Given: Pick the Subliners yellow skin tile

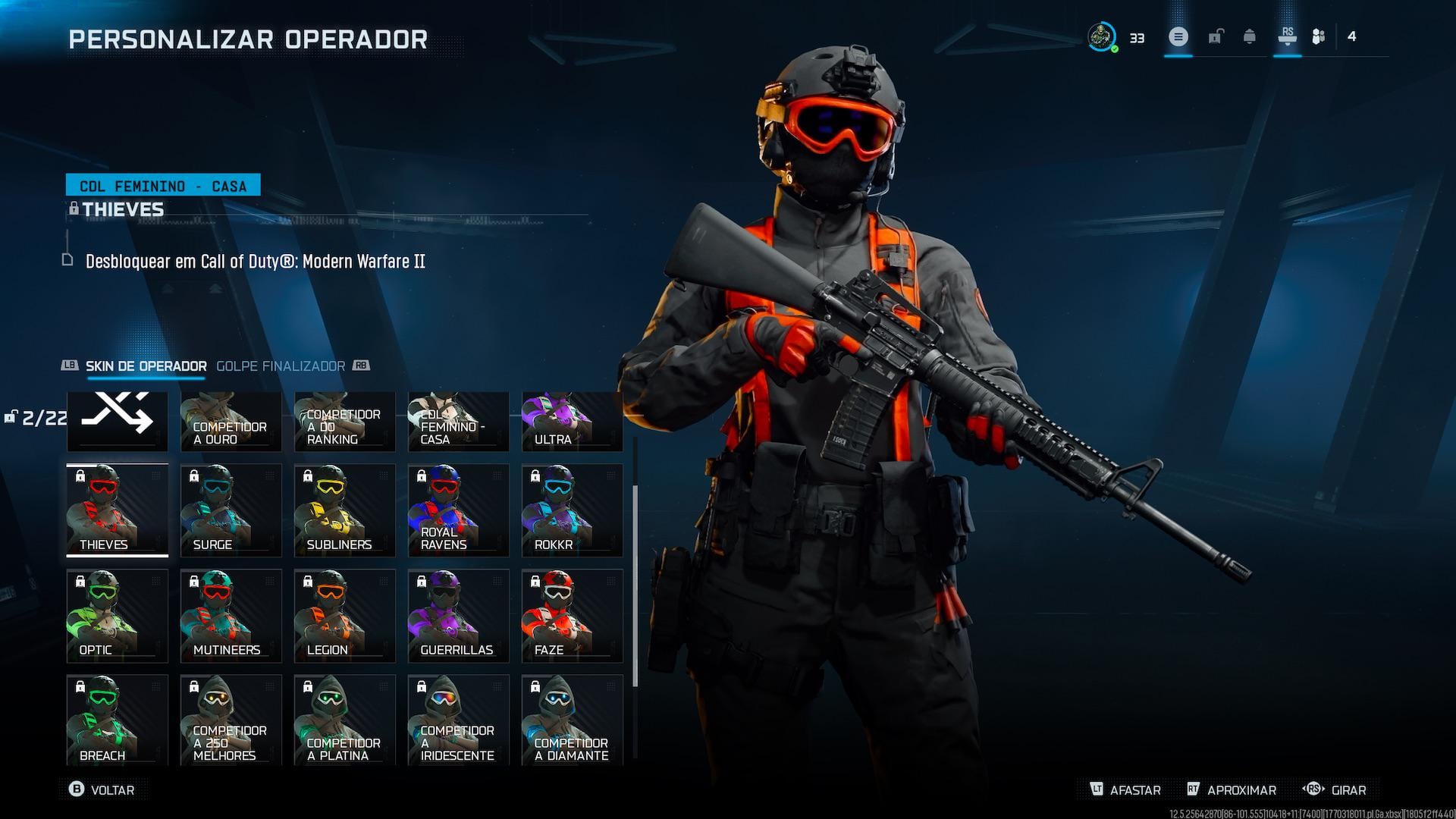Looking at the screenshot, I should point(345,510).
